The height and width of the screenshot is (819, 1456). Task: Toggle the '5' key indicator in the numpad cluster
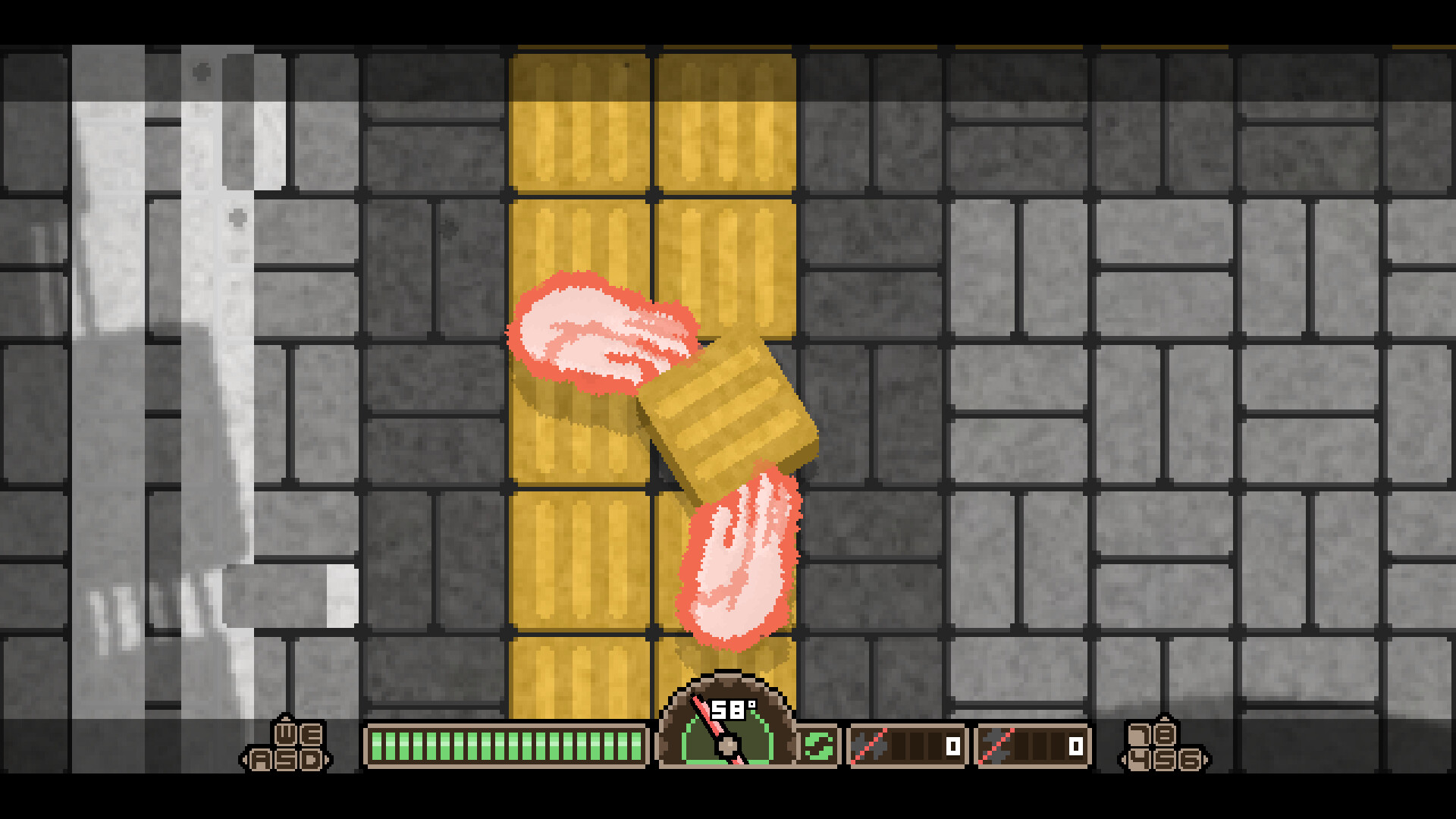click(x=1165, y=760)
